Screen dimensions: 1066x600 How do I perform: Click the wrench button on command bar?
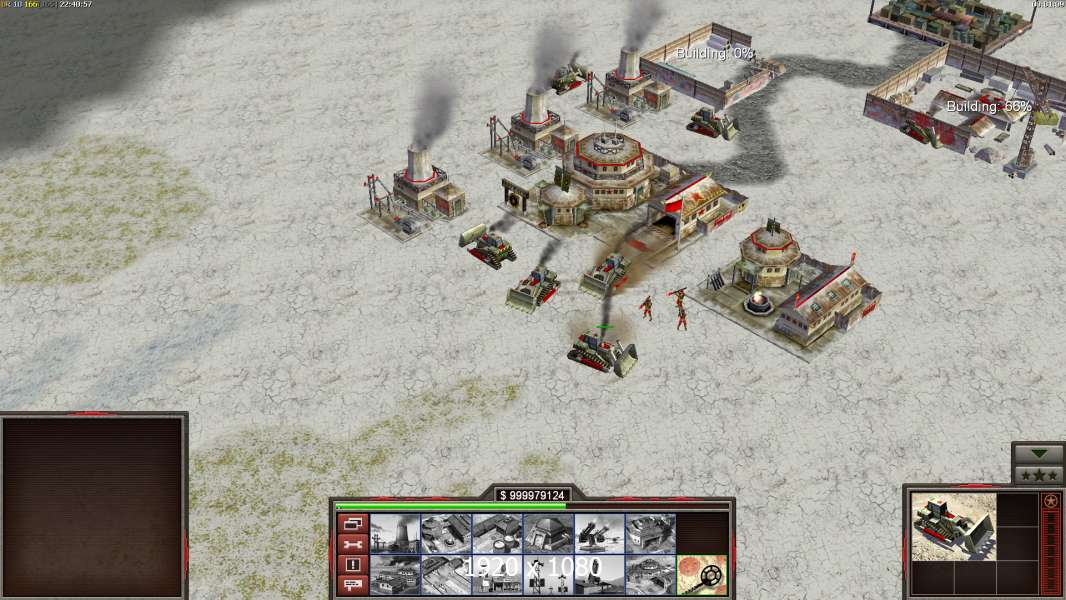pos(352,544)
